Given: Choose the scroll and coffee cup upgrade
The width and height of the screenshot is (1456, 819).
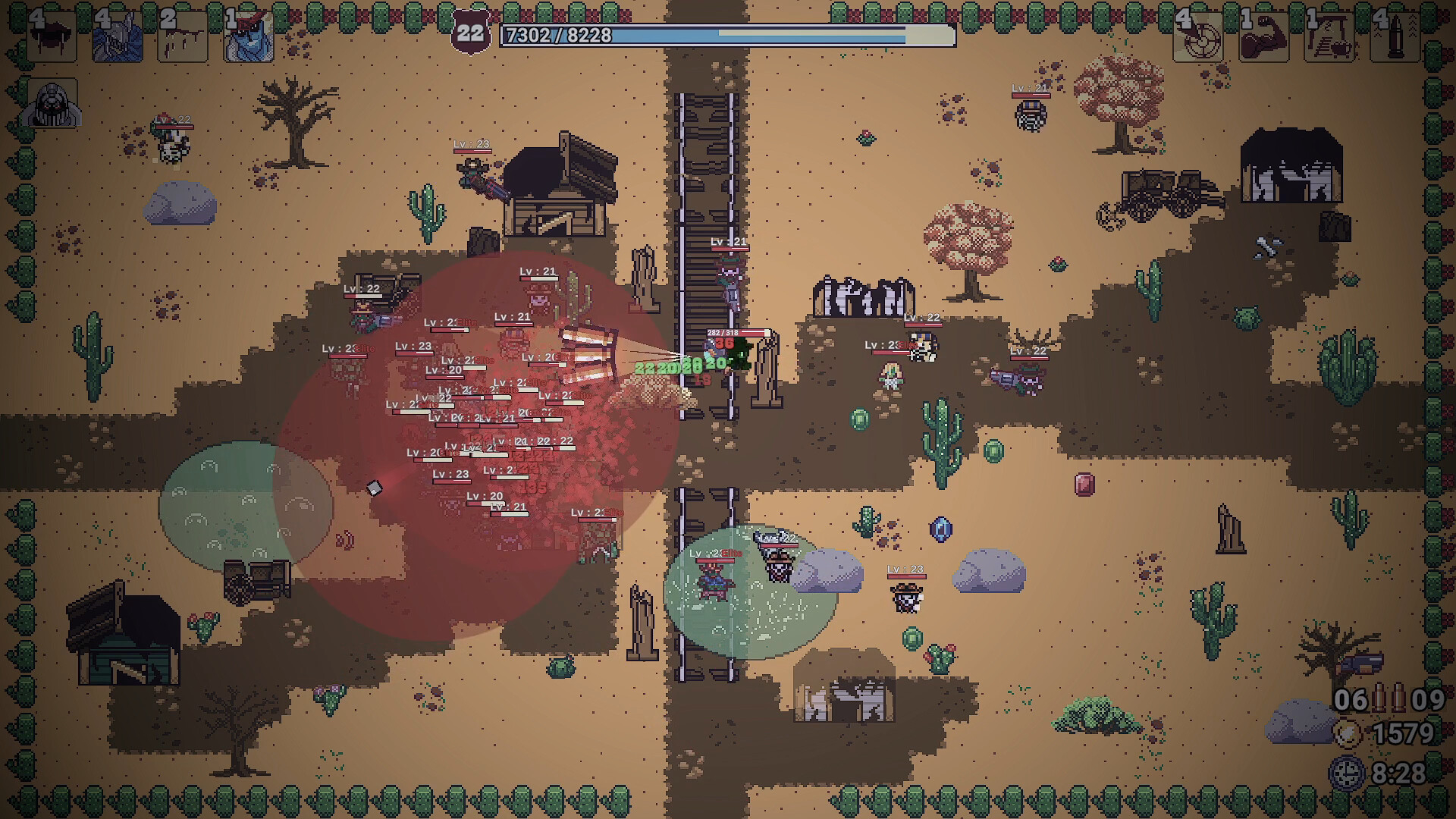Looking at the screenshot, I should 1329,35.
